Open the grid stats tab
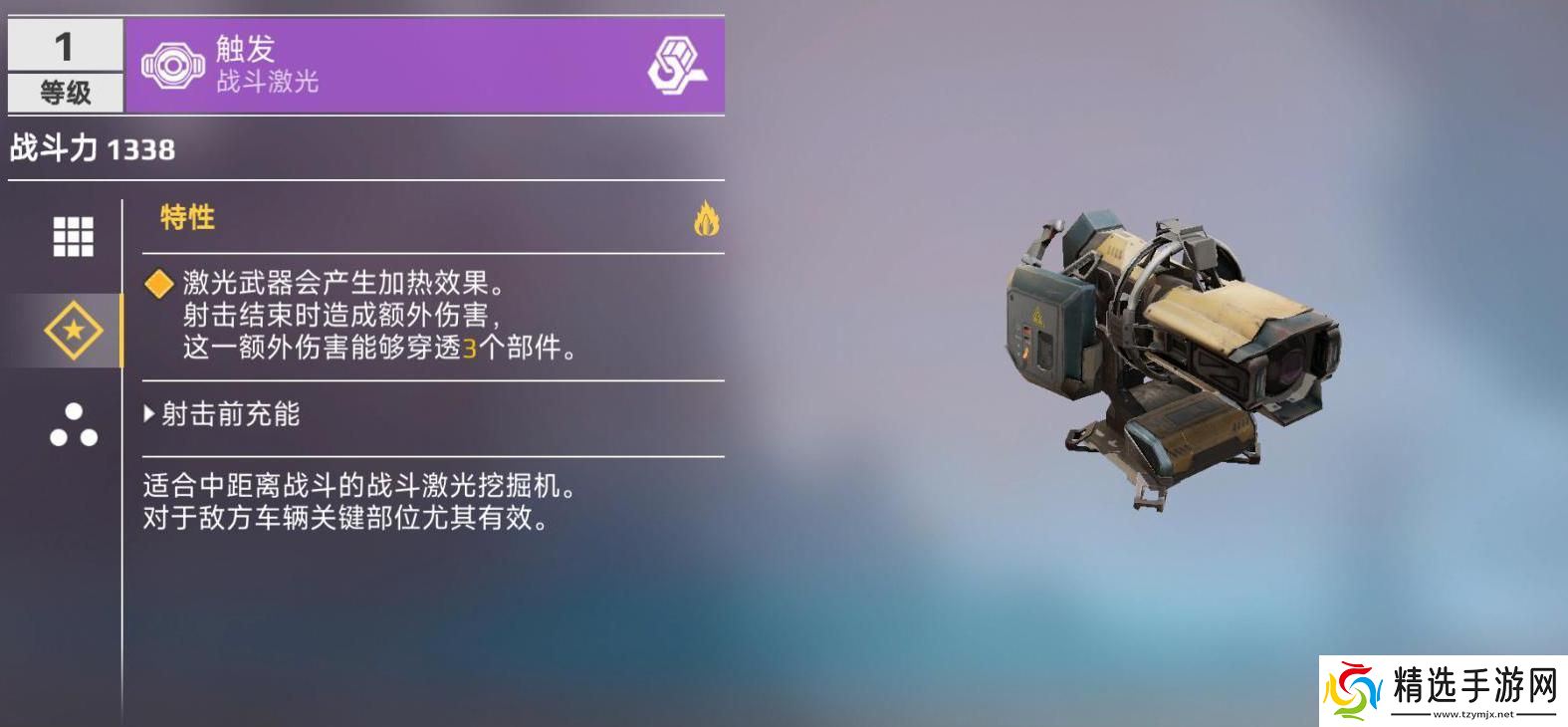 (73, 237)
